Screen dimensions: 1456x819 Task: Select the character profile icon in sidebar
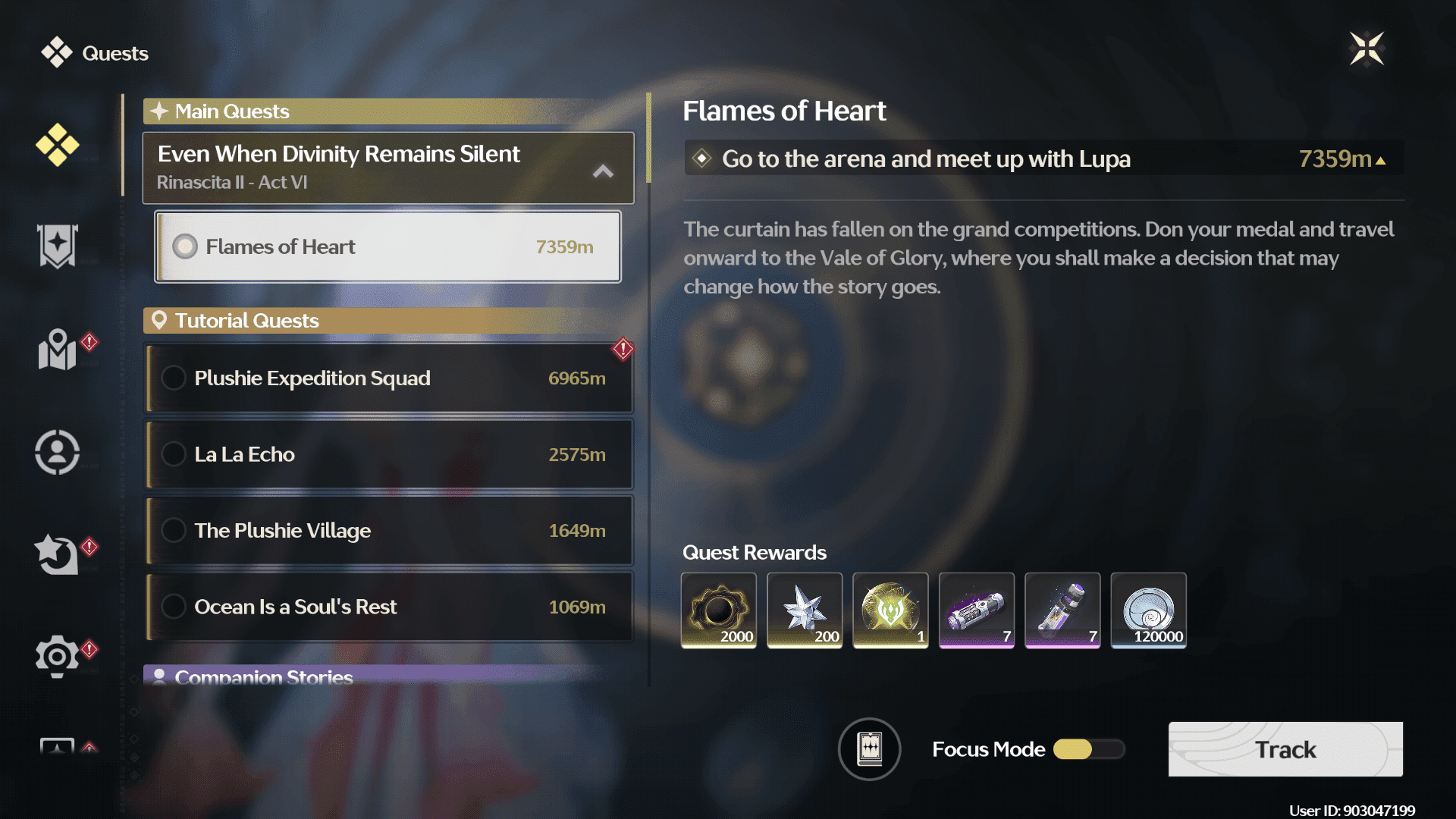coord(57,451)
